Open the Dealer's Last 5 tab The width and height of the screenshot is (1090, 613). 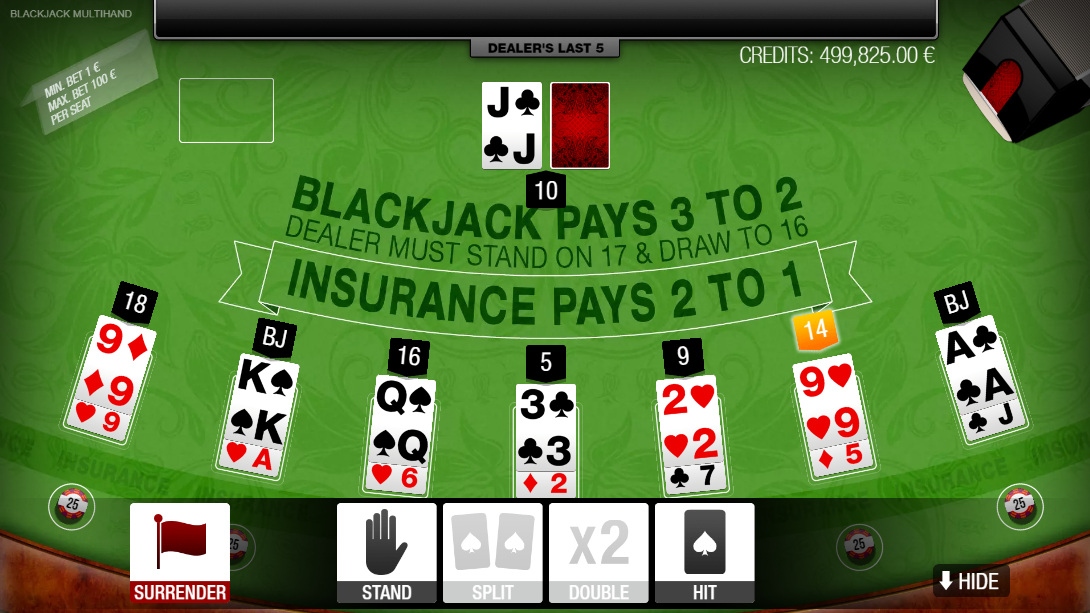(545, 48)
